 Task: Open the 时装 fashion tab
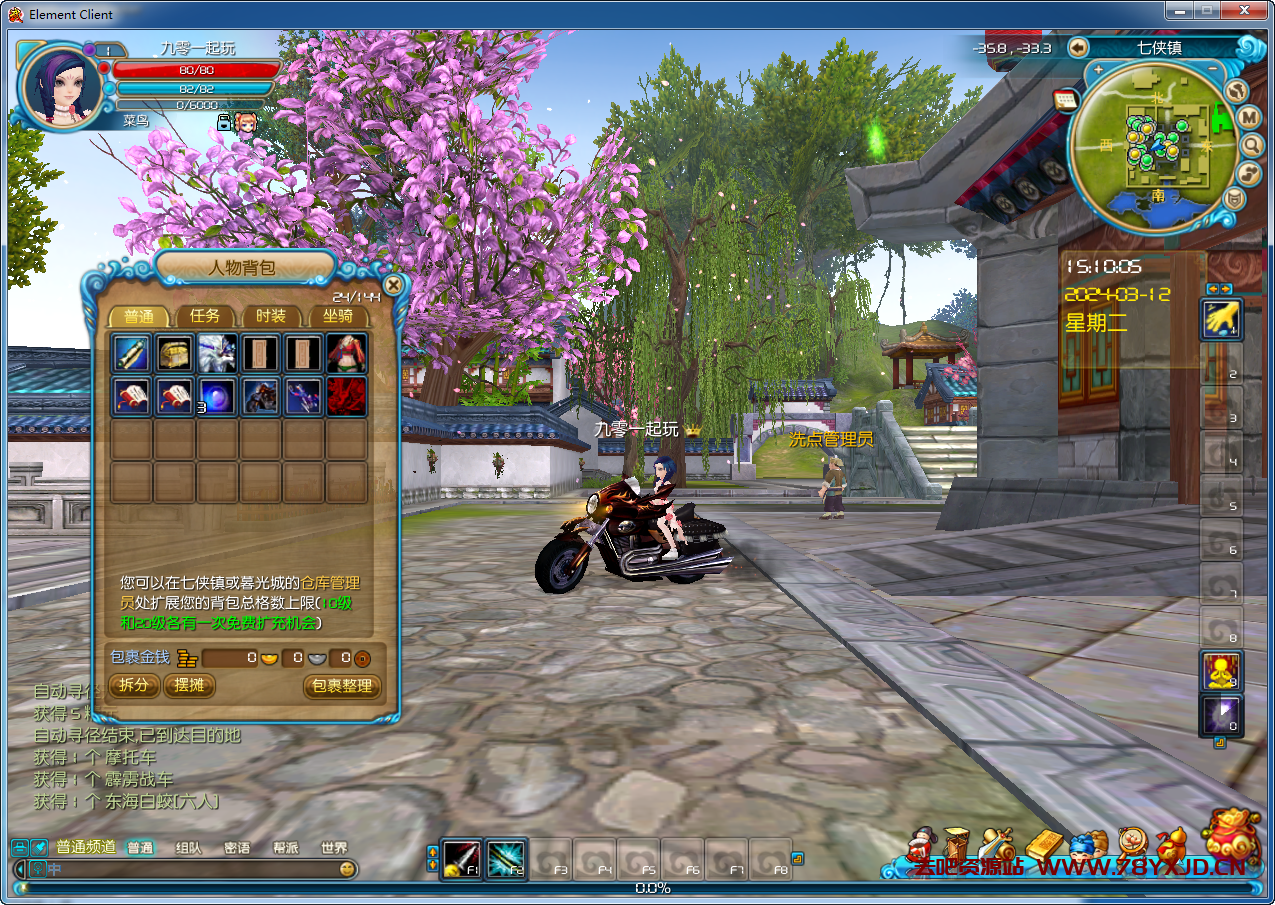click(270, 316)
